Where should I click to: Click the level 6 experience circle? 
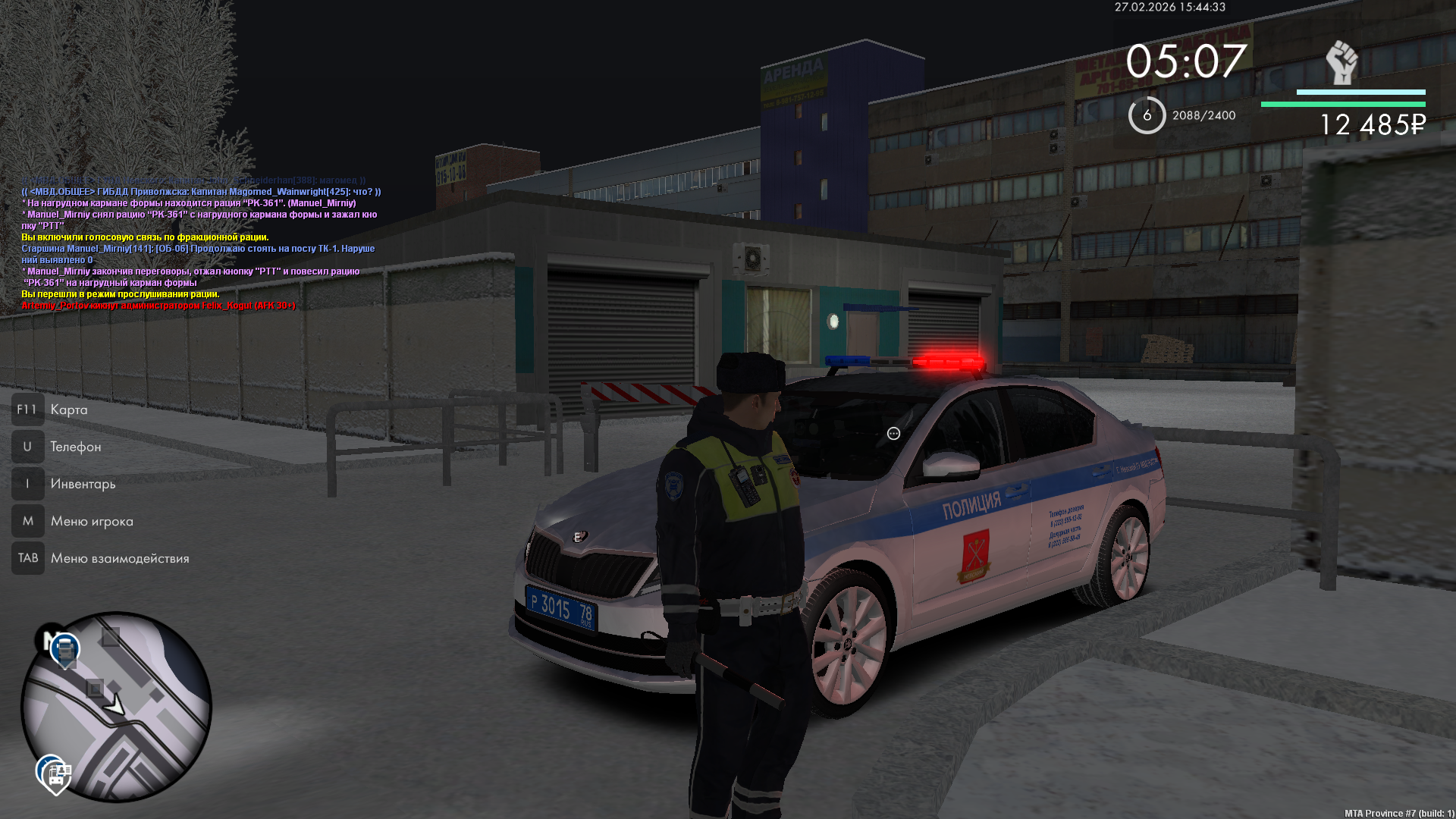[x=1147, y=115]
